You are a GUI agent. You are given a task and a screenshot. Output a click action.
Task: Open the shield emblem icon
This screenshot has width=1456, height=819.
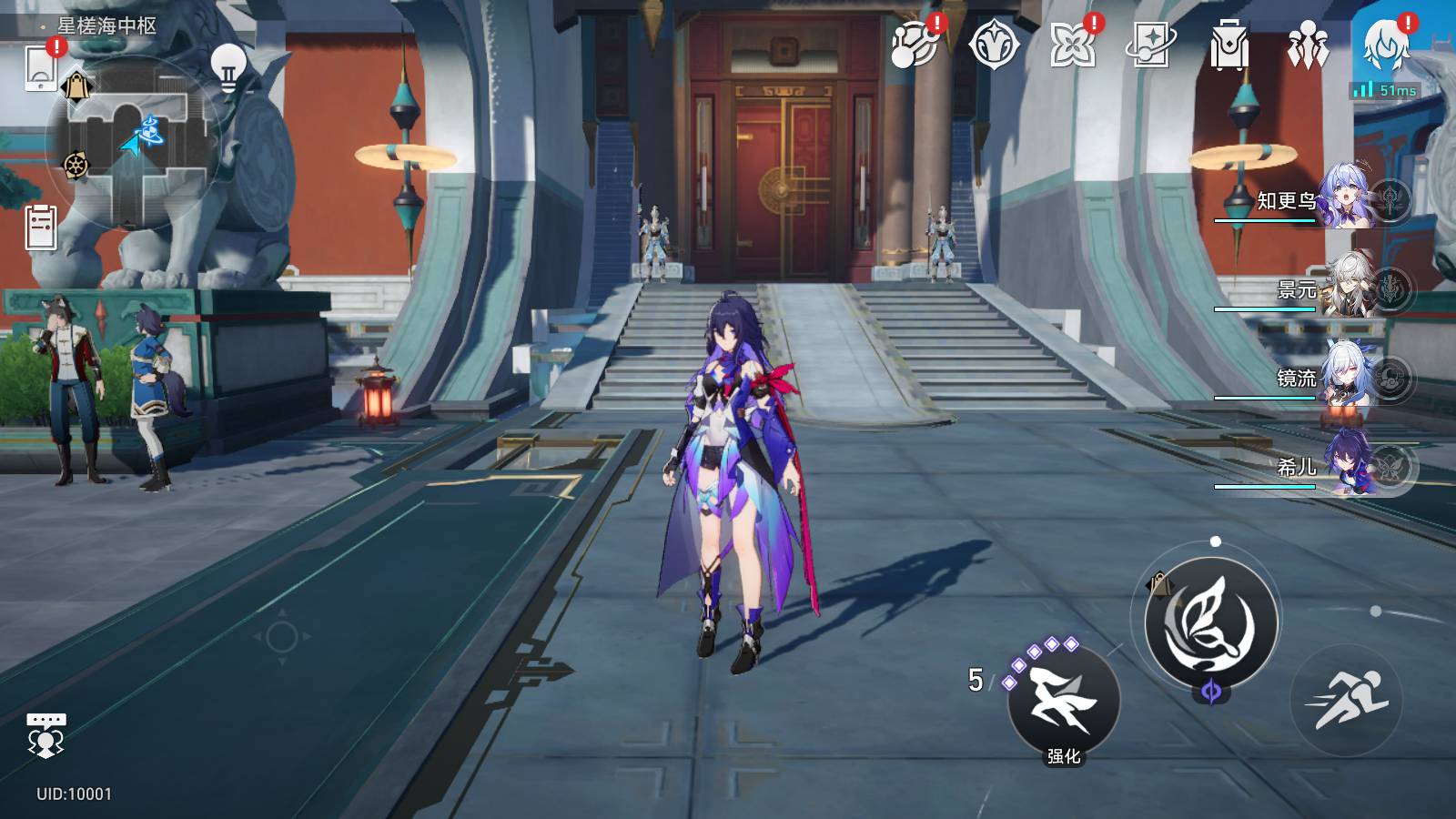(x=994, y=44)
